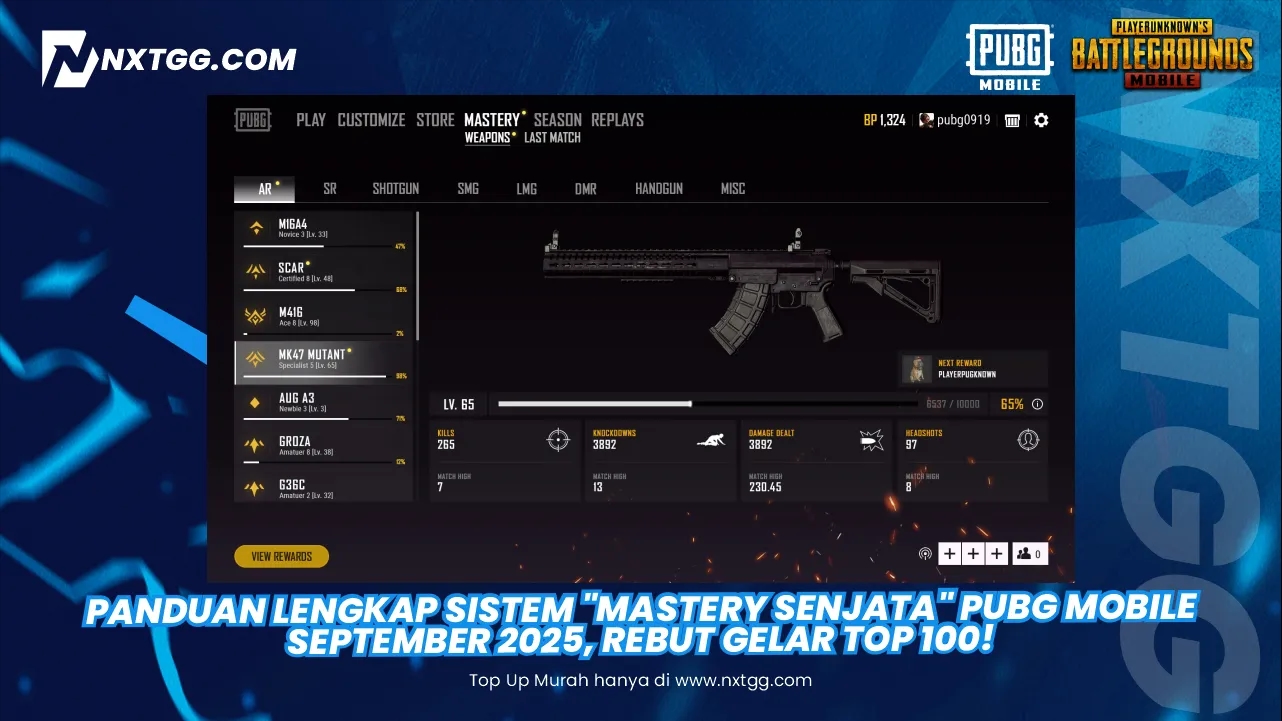The image size is (1282, 721).
Task: Click the PUBG logo in the top-left corner
Action: tap(252, 119)
